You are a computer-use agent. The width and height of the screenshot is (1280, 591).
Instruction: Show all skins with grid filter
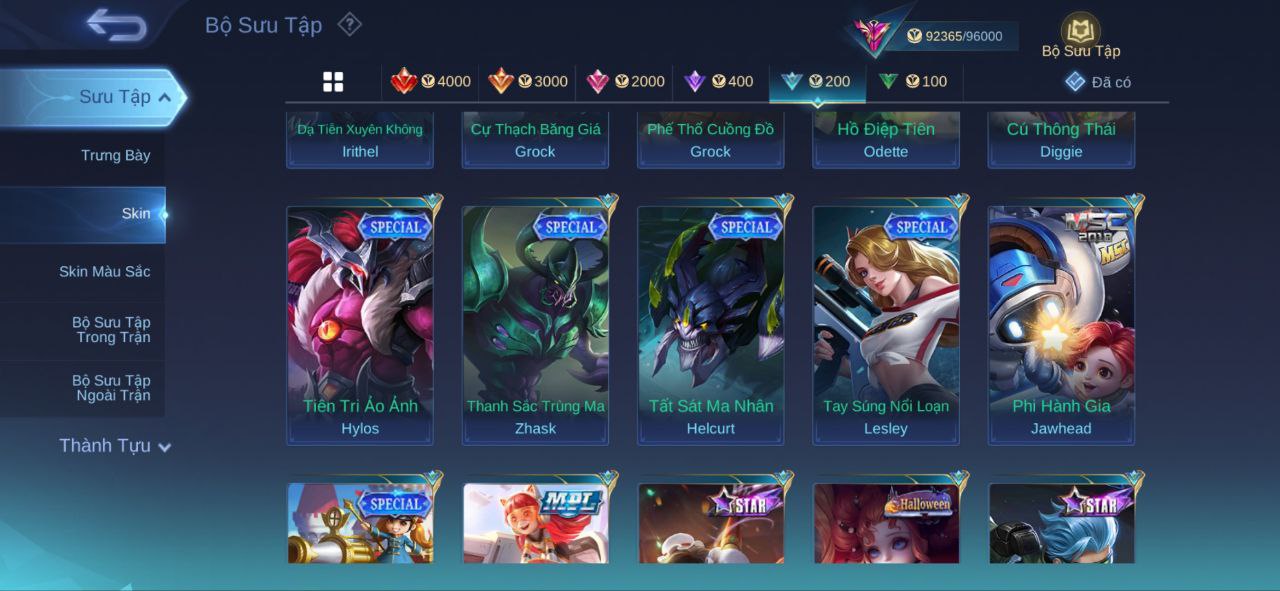pyautogui.click(x=333, y=82)
